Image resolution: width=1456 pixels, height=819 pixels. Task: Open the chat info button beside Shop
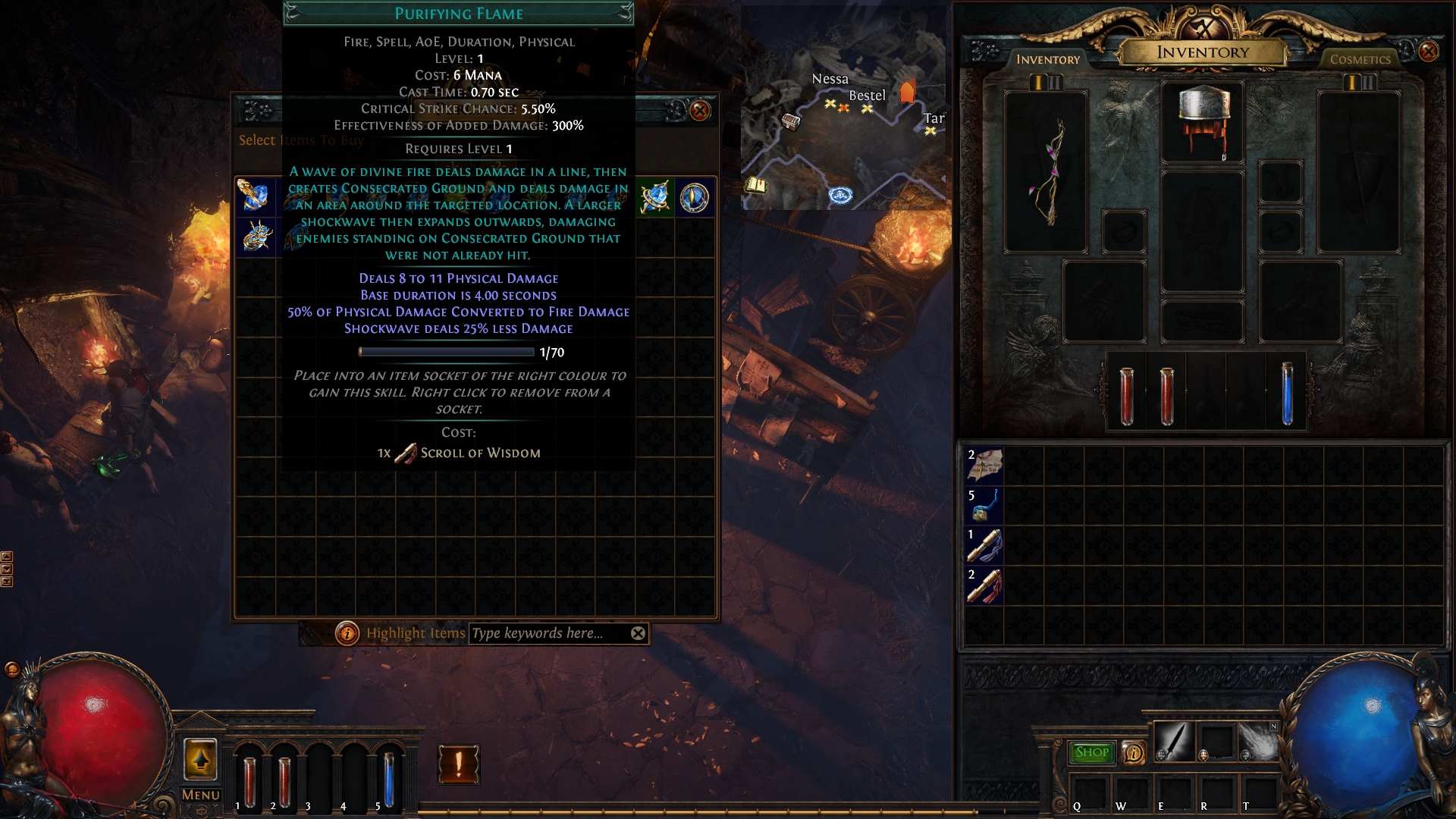(x=1133, y=752)
